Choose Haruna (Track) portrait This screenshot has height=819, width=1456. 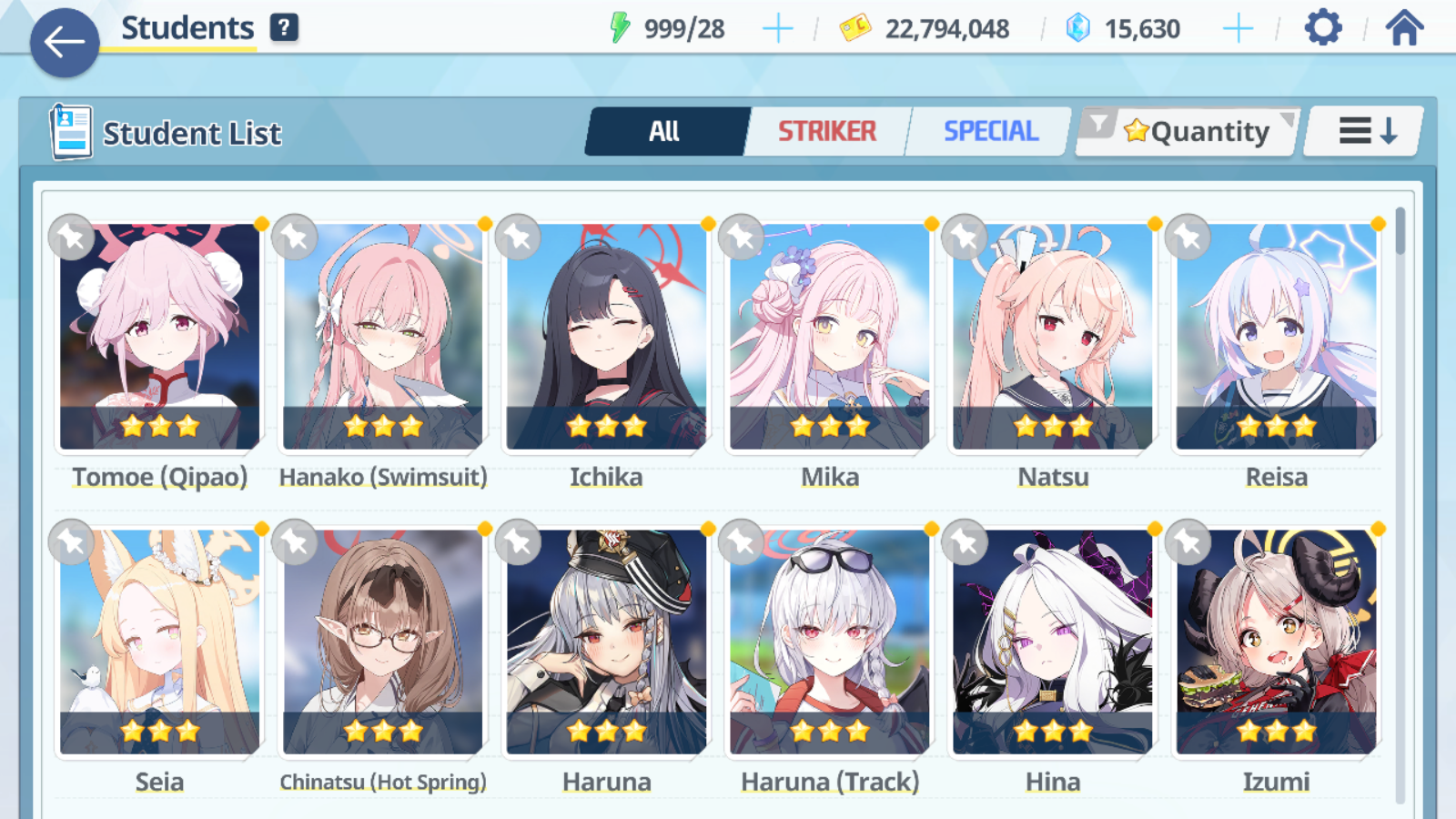[830, 642]
